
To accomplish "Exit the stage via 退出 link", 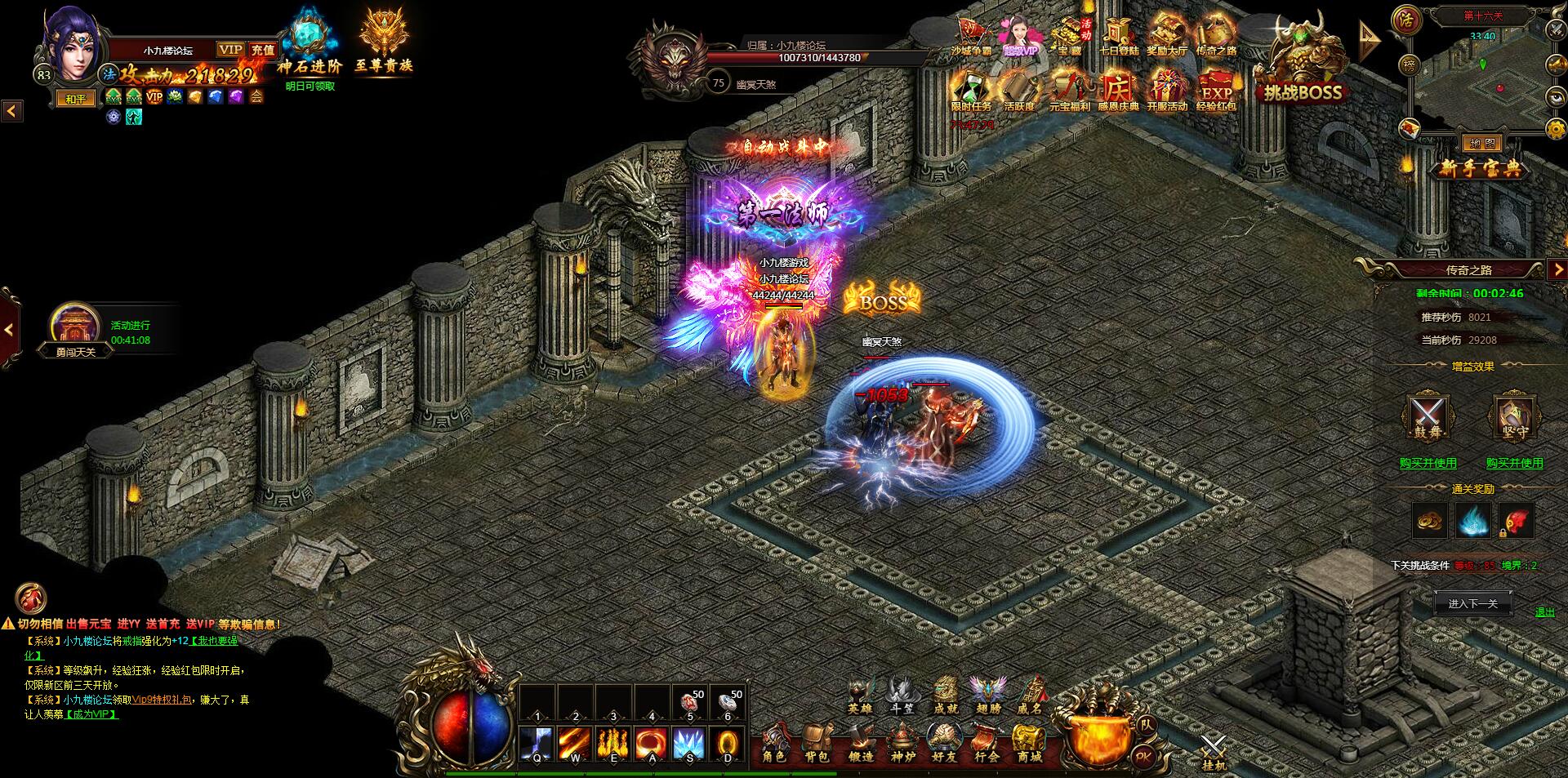I will tap(1544, 612).
